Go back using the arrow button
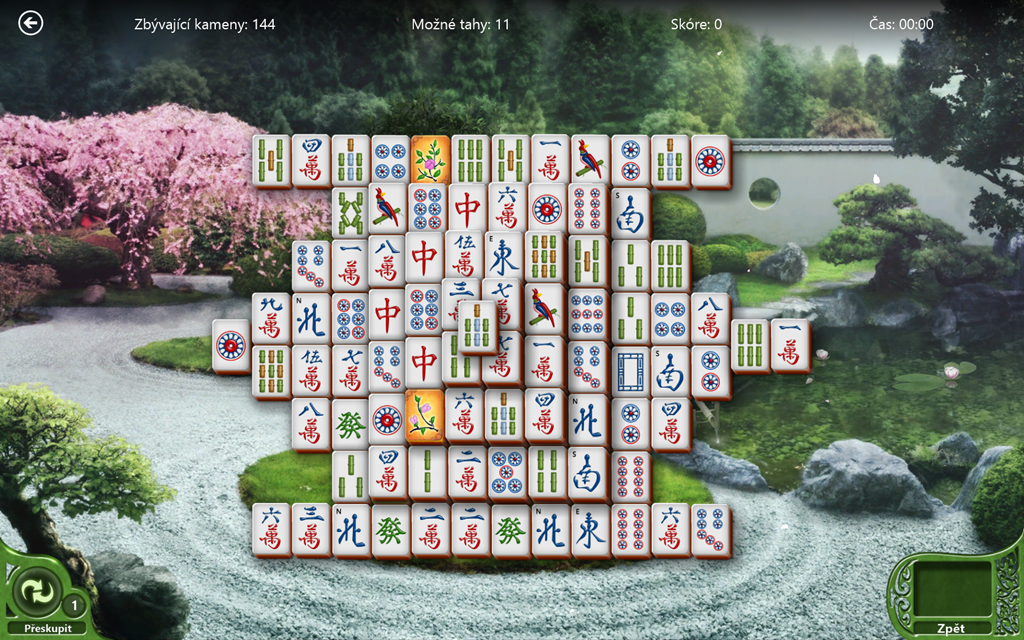The height and width of the screenshot is (640, 1024). pyautogui.click(x=31, y=23)
